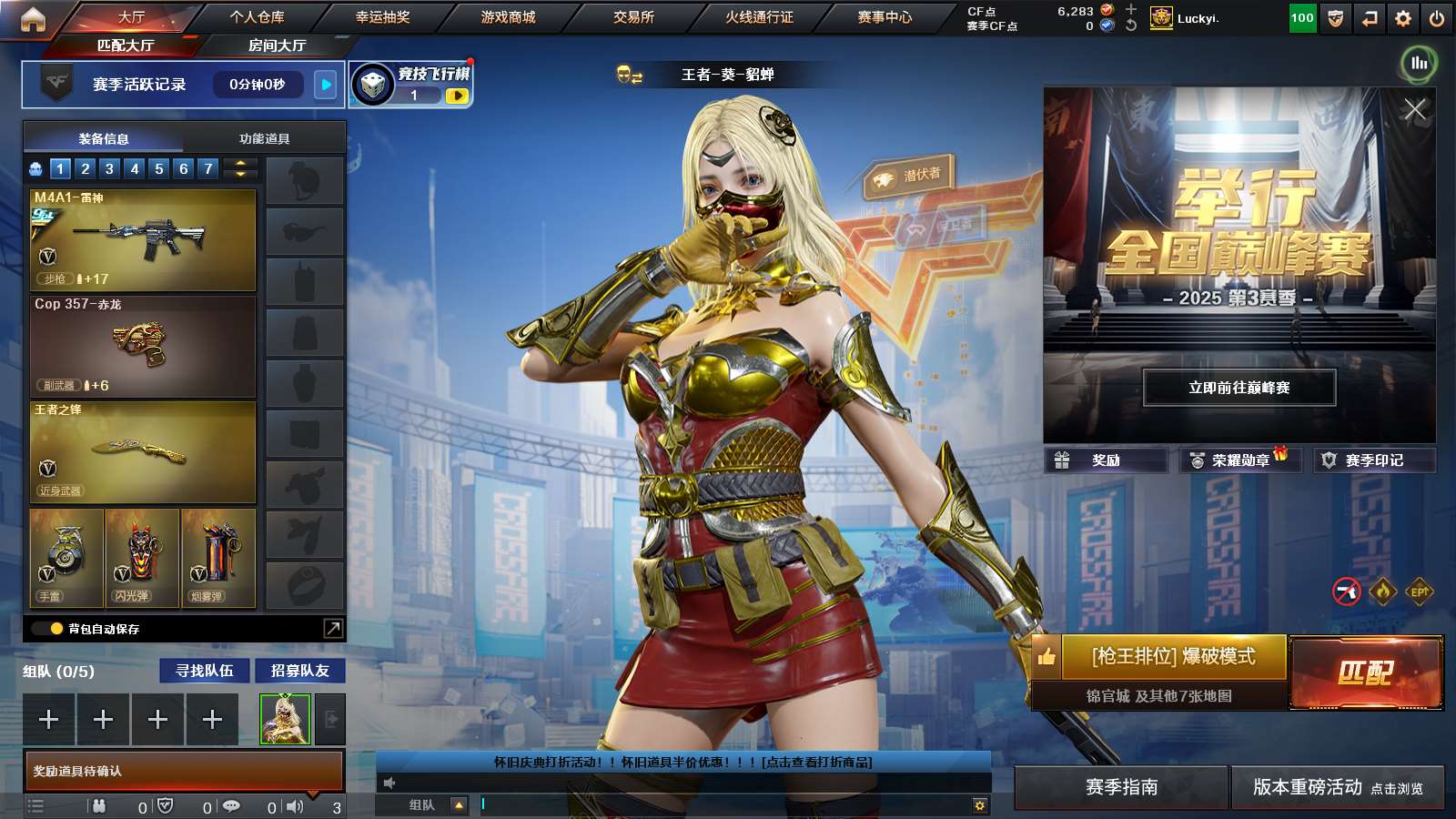Start matchmaking with the 匹配 button
The image size is (1456, 819).
[x=1366, y=672]
